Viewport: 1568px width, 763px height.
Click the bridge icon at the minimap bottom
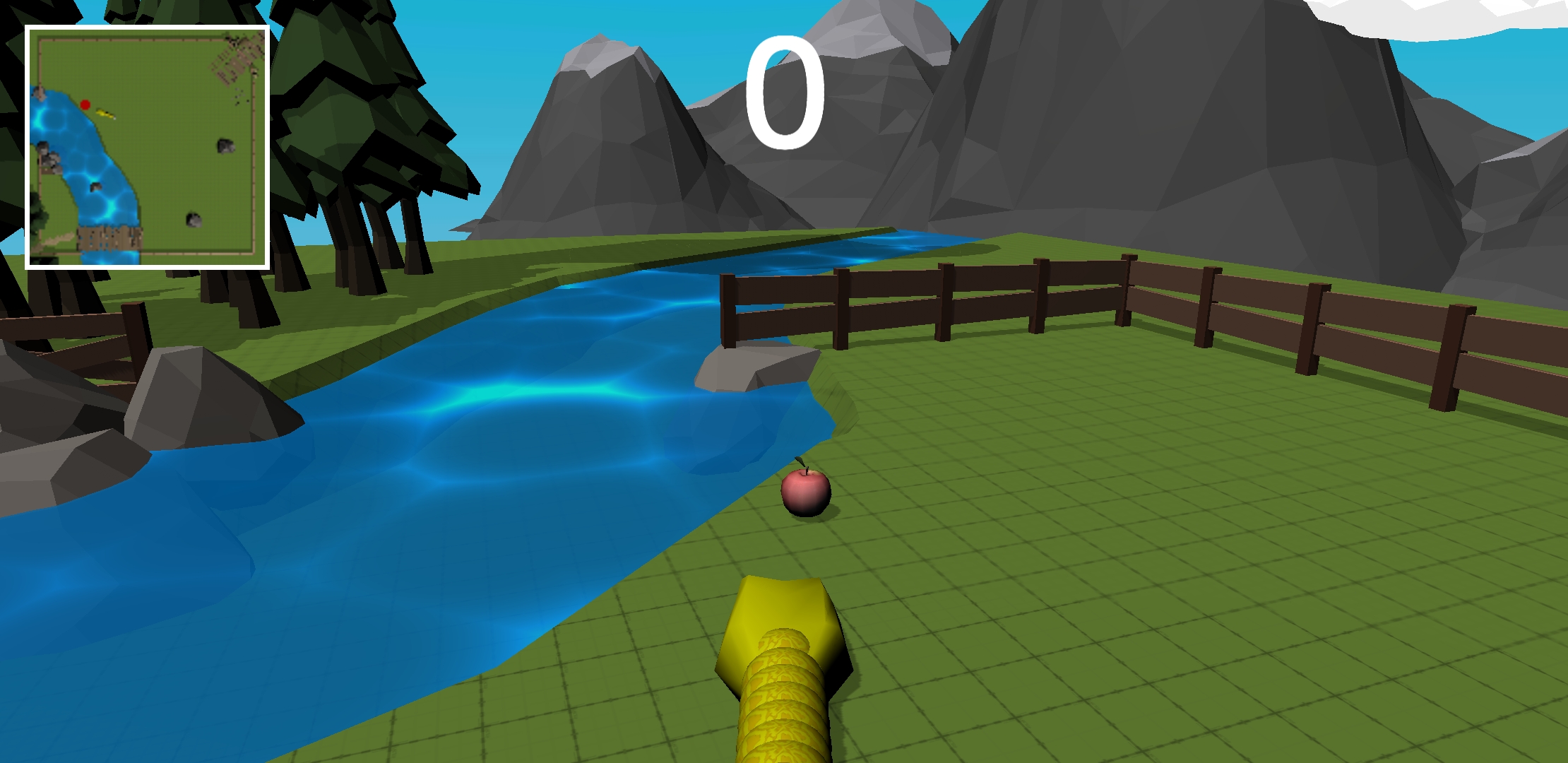tap(107, 238)
